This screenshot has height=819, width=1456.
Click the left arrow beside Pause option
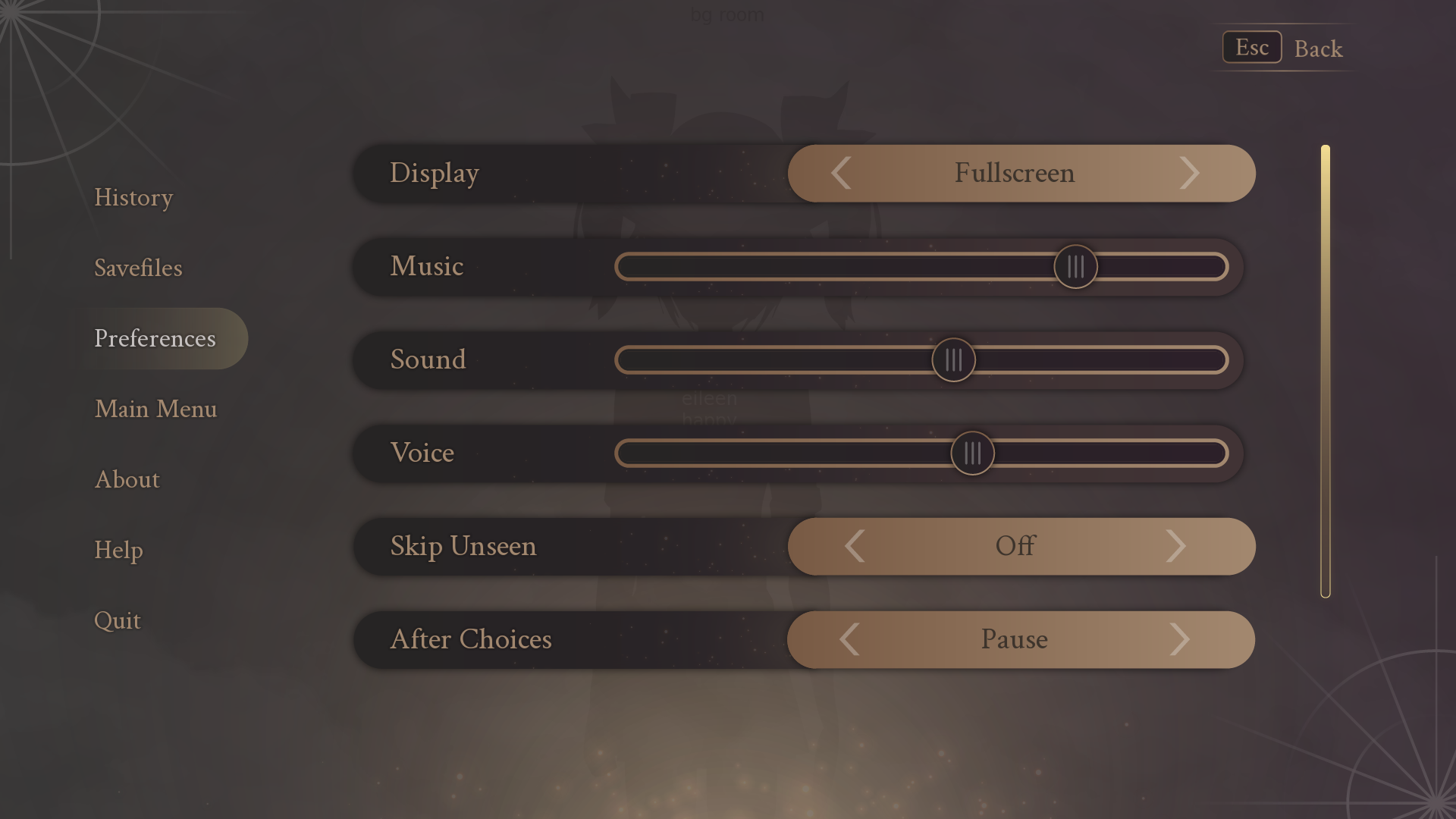851,639
